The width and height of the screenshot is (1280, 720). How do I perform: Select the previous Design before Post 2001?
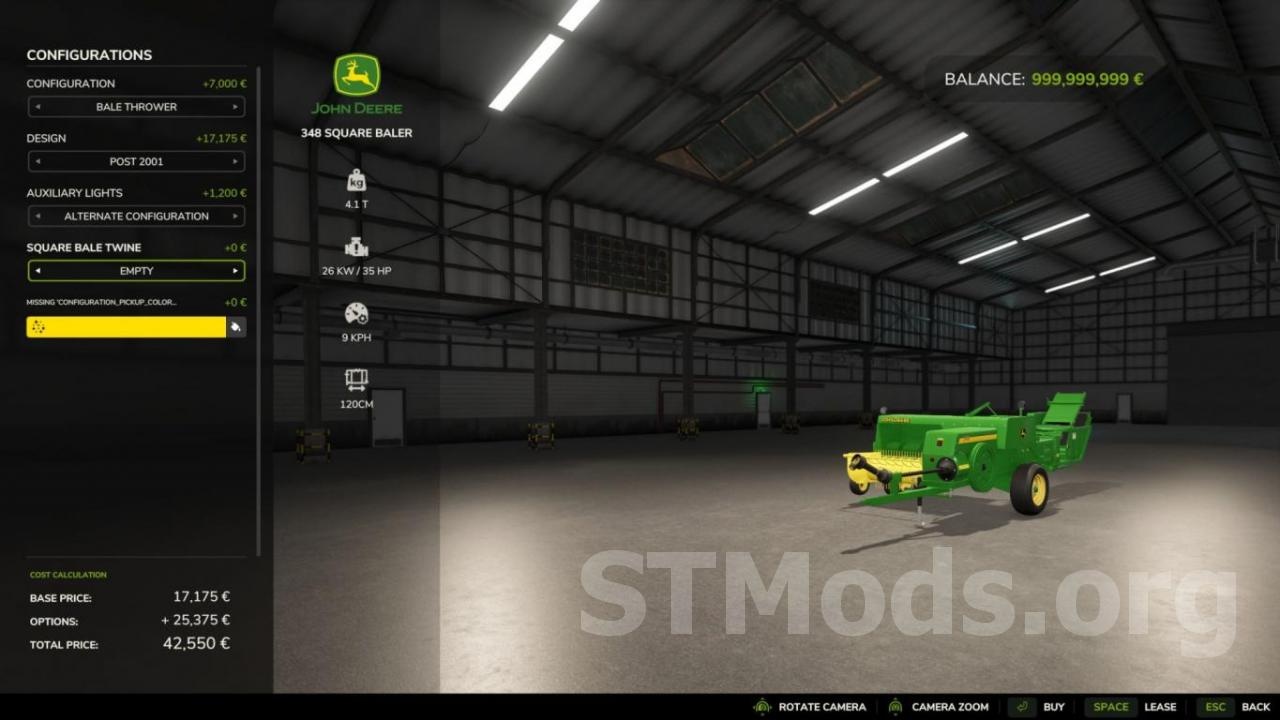[x=38, y=161]
